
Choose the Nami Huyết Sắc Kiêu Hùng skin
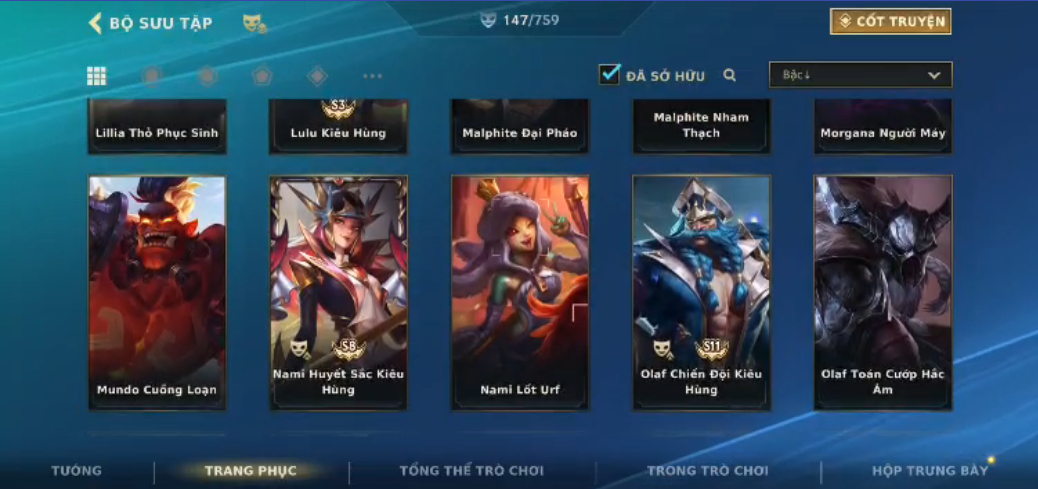pos(338,292)
